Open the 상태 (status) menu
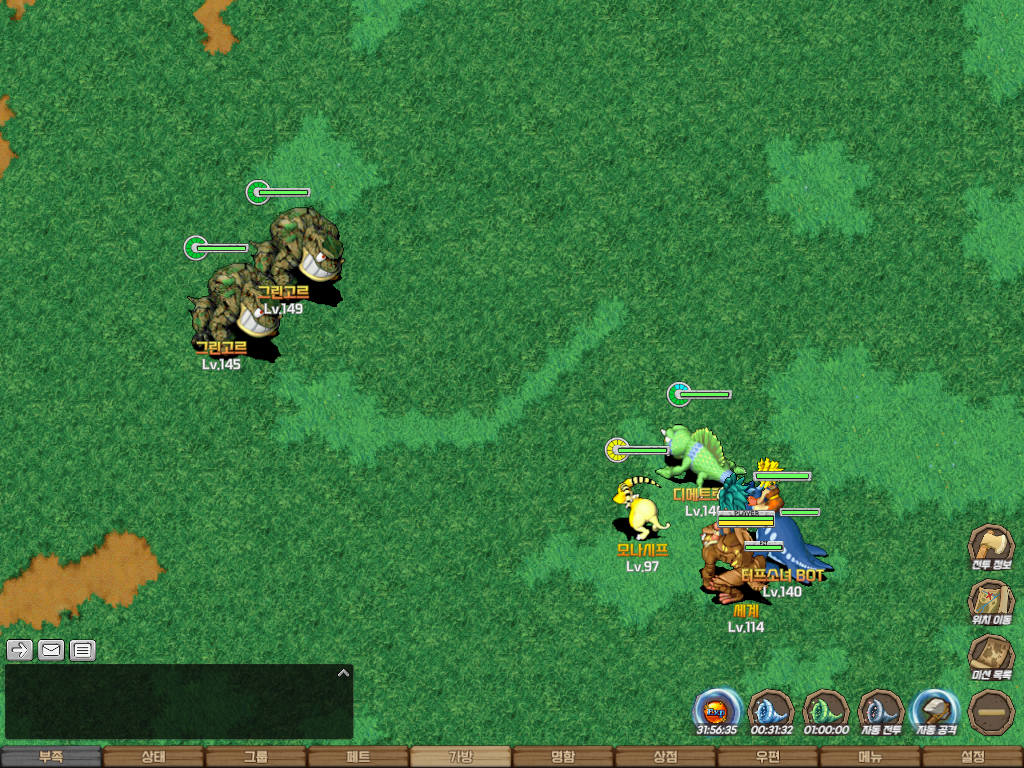 pos(153,757)
